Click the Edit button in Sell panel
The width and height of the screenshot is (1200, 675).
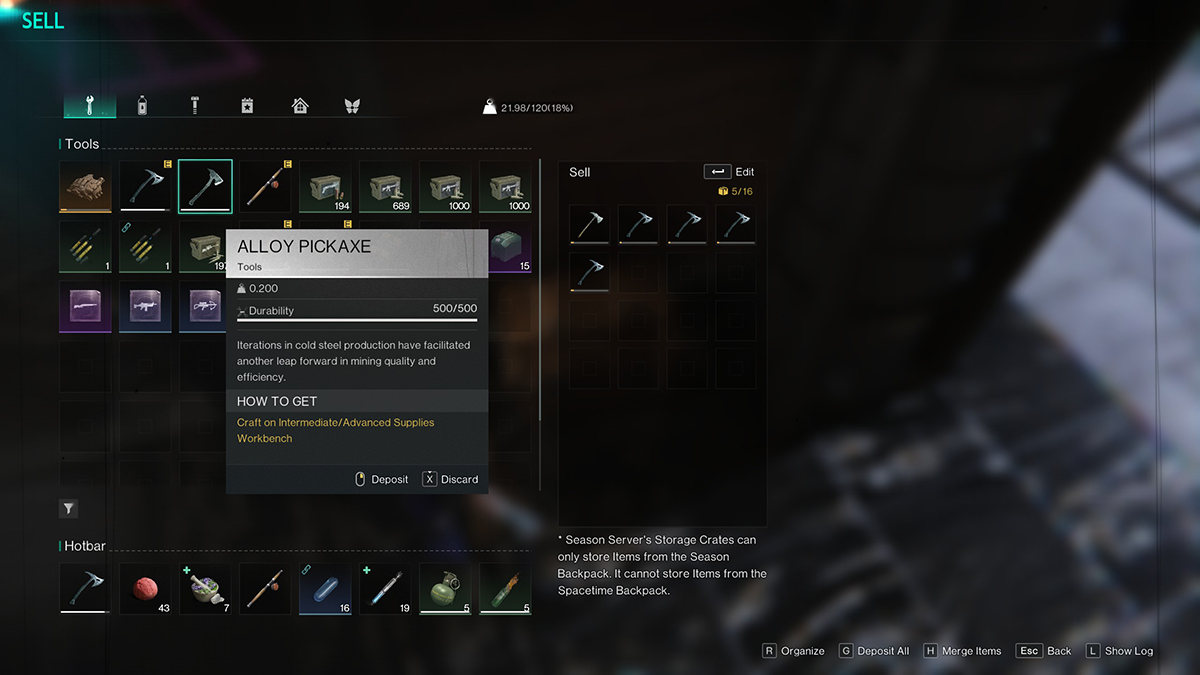pos(730,172)
